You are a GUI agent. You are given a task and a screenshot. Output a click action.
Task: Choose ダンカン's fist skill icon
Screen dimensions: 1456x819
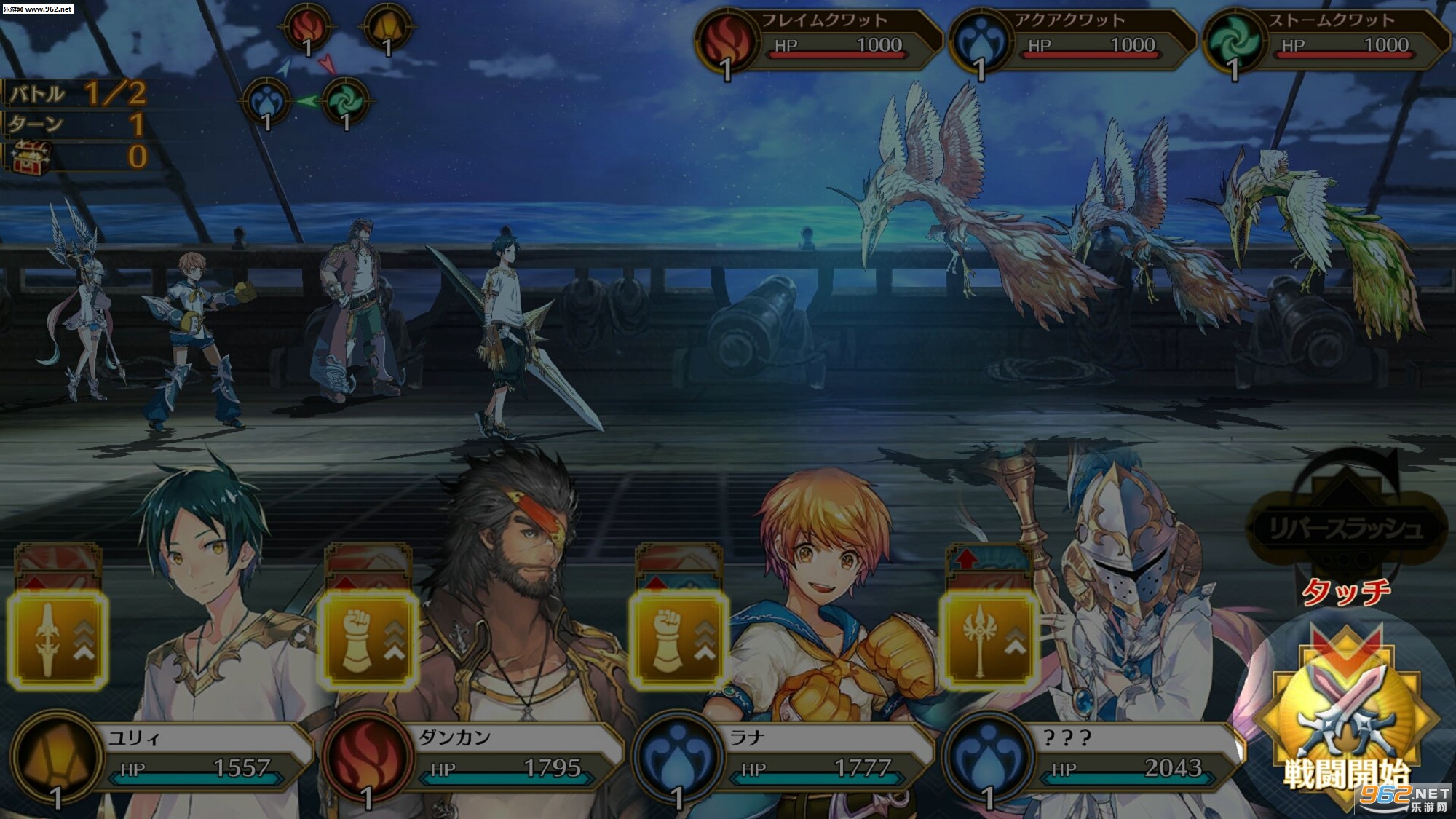tap(369, 640)
